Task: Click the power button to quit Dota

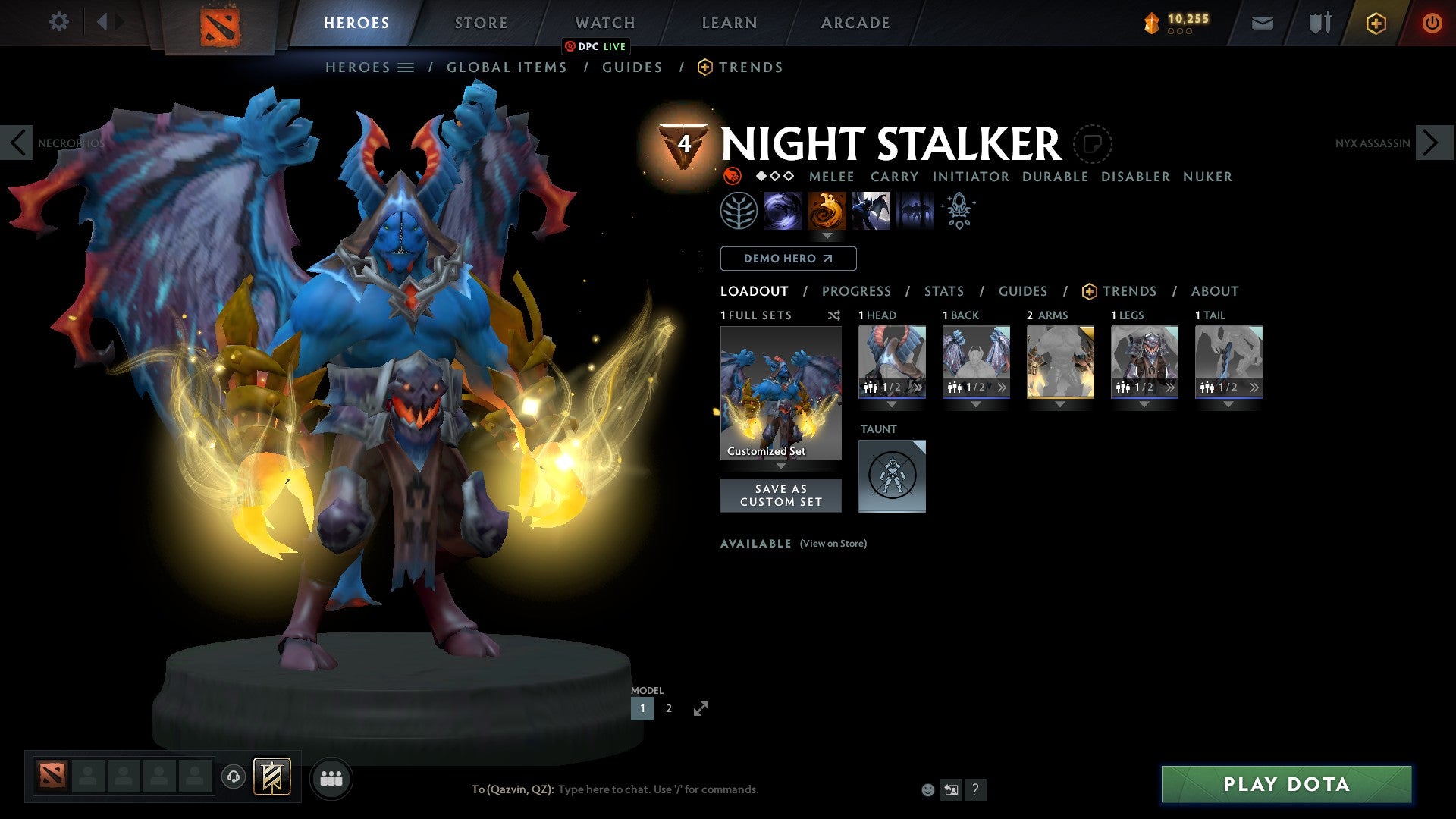Action: coord(1432,23)
